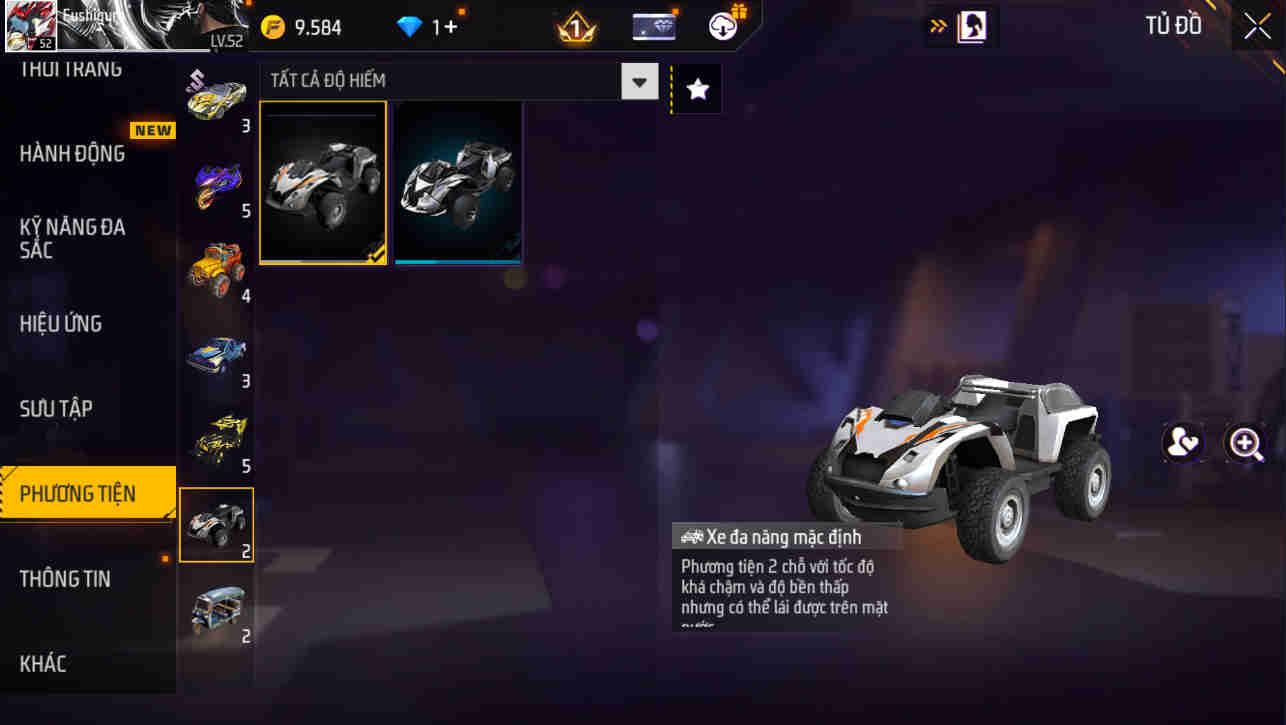Screen dimensions: 1286x725
Task: Click the orange monster truck in vehicle list
Action: (x=216, y=265)
